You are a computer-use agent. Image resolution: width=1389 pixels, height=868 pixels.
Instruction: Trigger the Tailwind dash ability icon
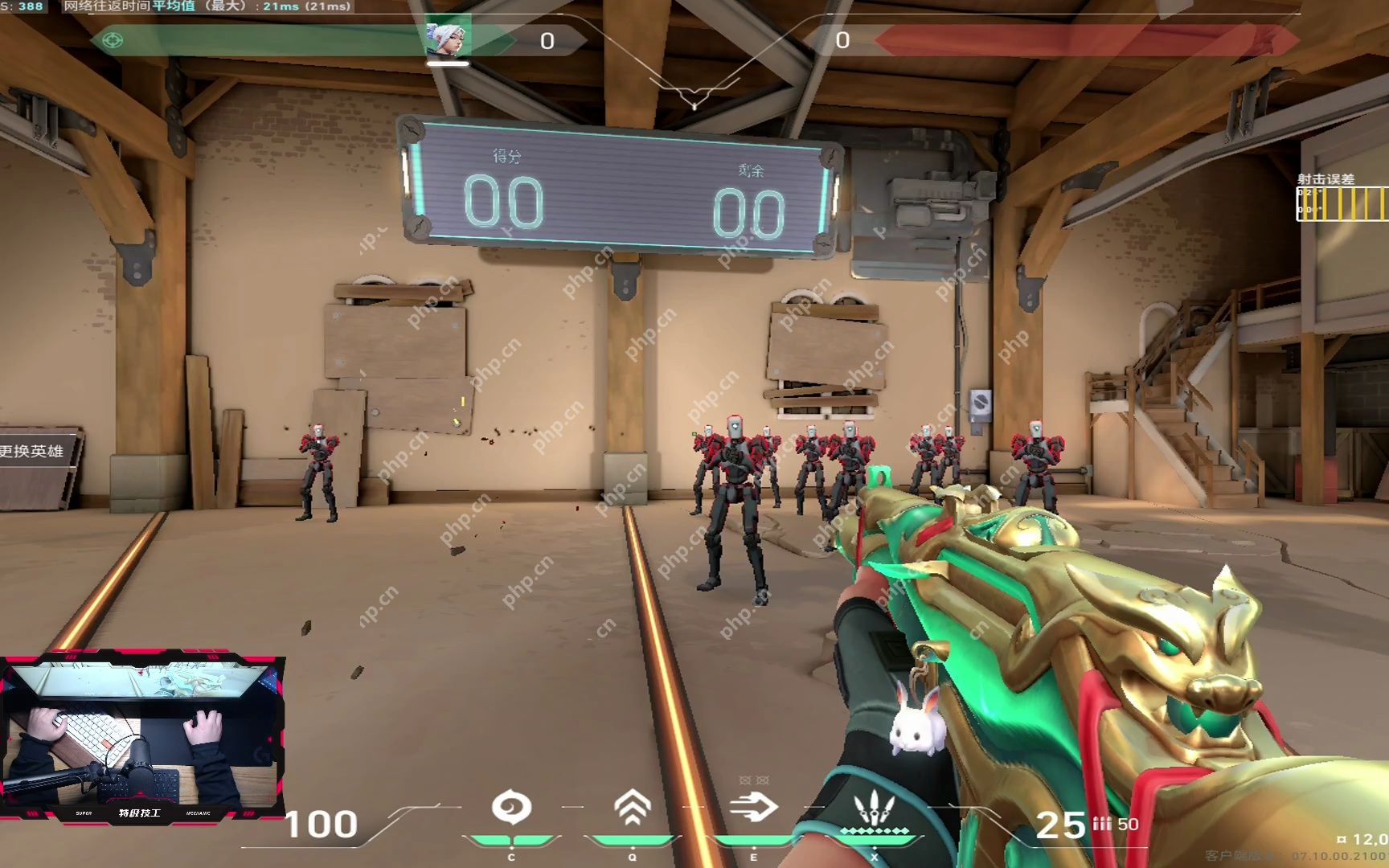(x=753, y=807)
